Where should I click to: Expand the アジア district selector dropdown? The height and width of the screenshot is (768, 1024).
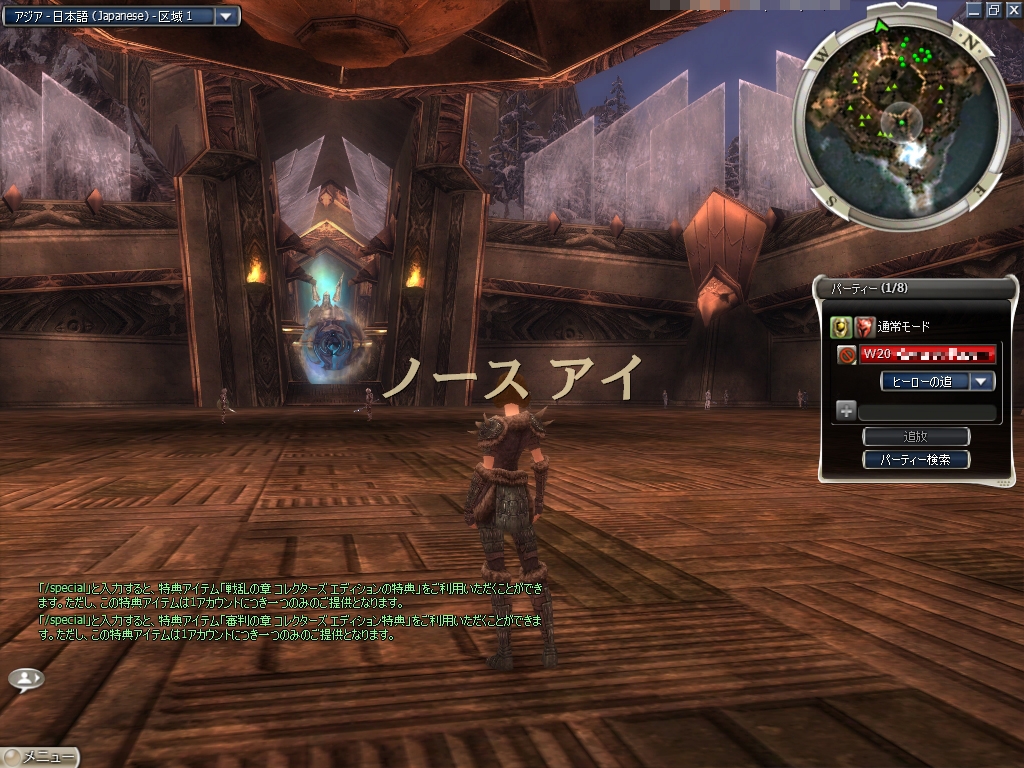pyautogui.click(x=226, y=16)
